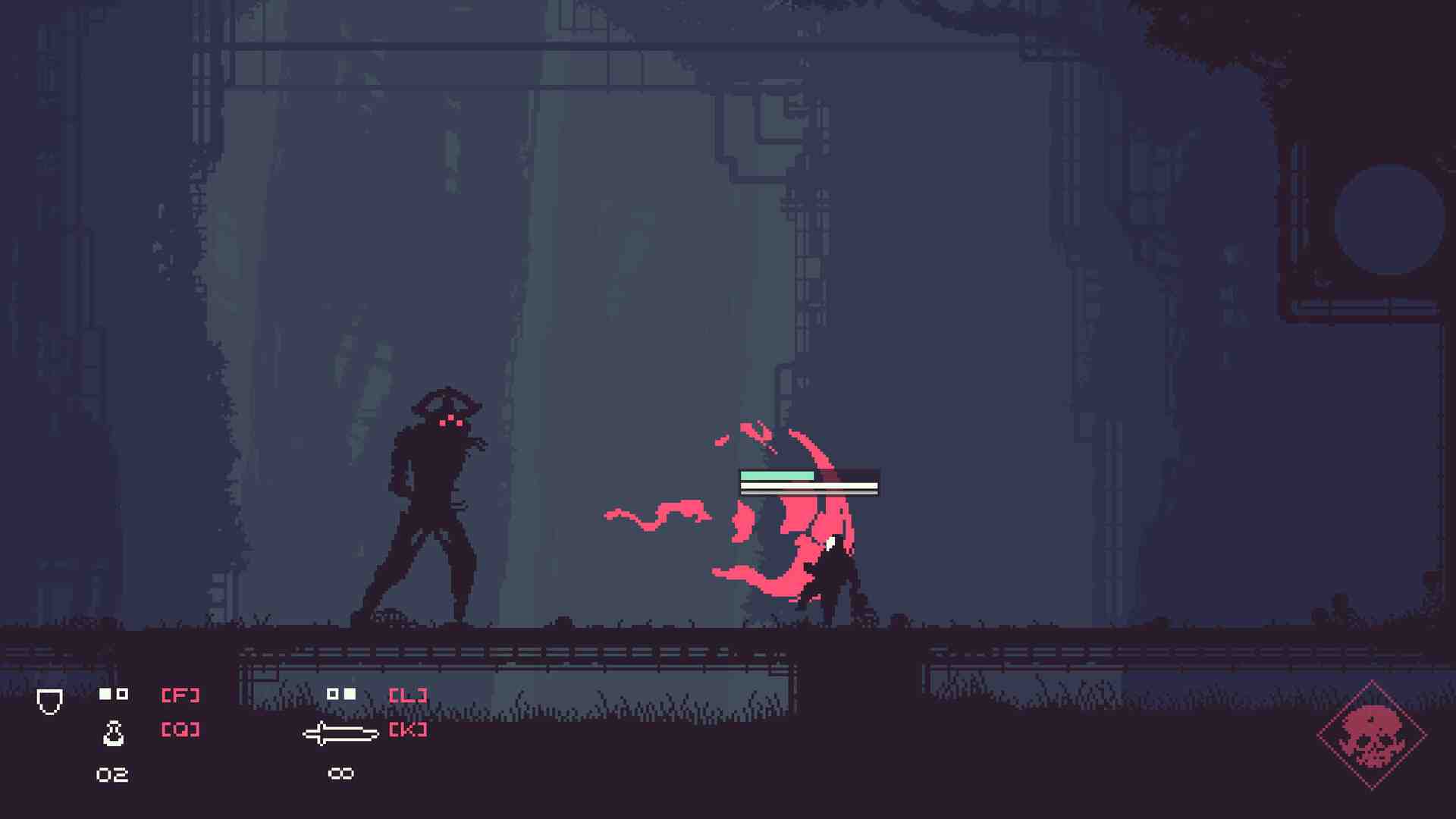Click the shield icon in the HUD
Image resolution: width=1456 pixels, height=819 pixels.
(x=50, y=701)
